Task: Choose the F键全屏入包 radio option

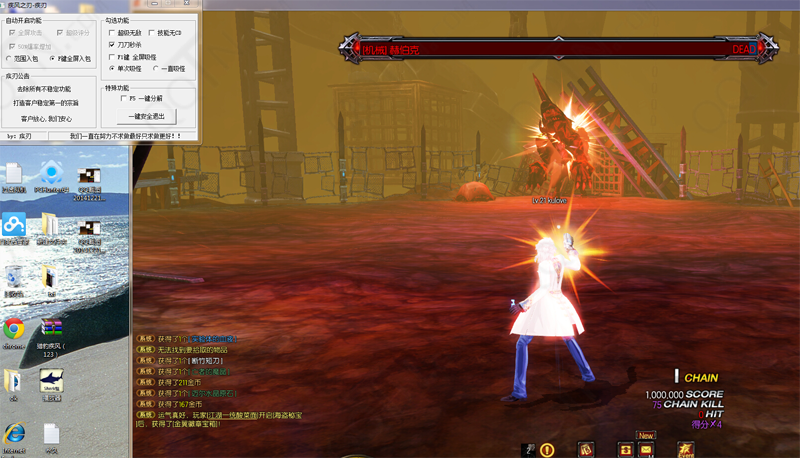Action: [52, 59]
